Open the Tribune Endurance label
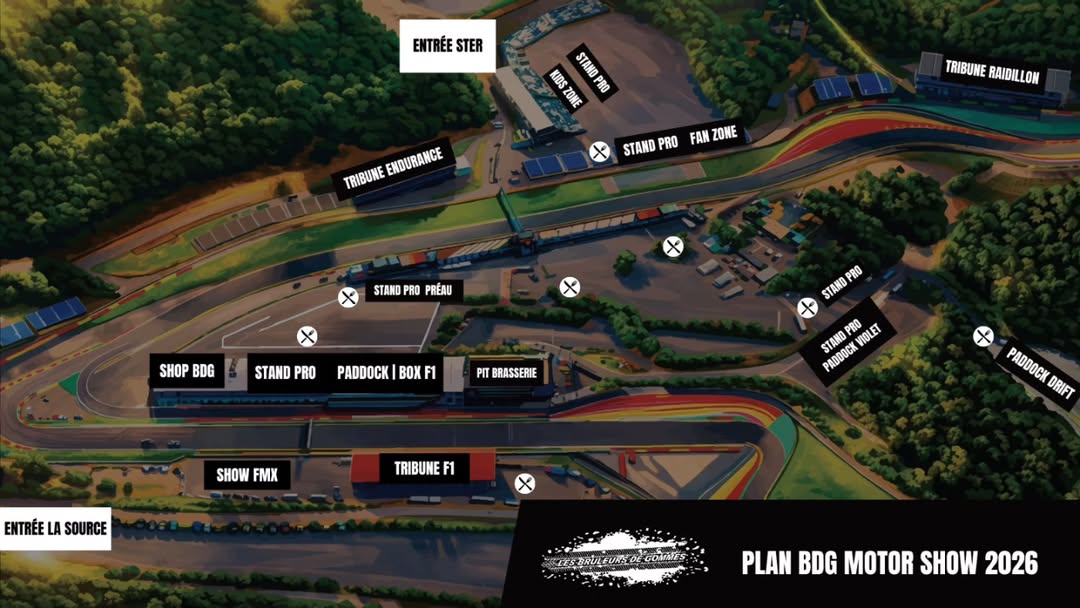 click(x=393, y=166)
